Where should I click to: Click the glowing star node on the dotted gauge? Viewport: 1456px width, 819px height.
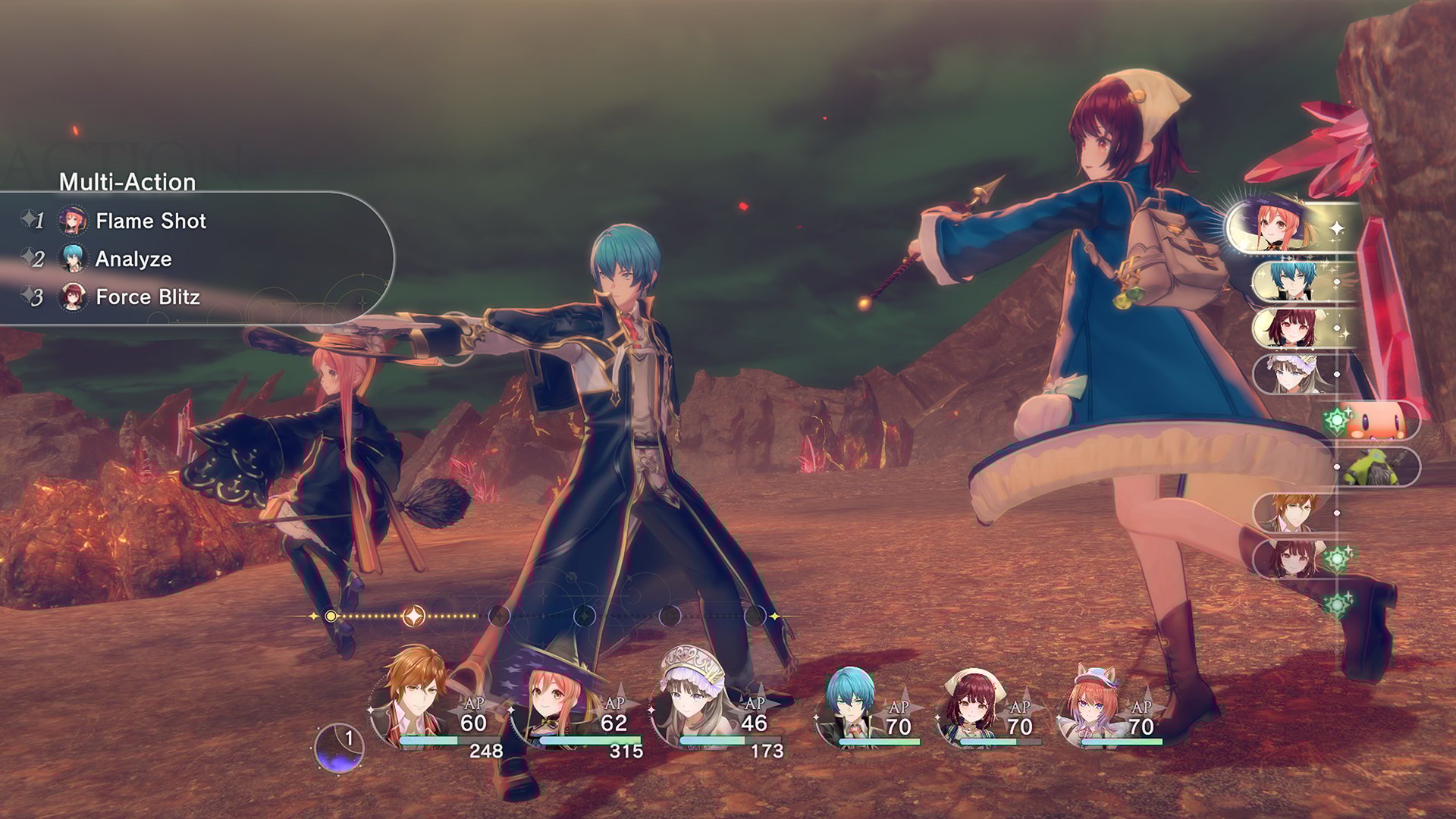[413, 617]
